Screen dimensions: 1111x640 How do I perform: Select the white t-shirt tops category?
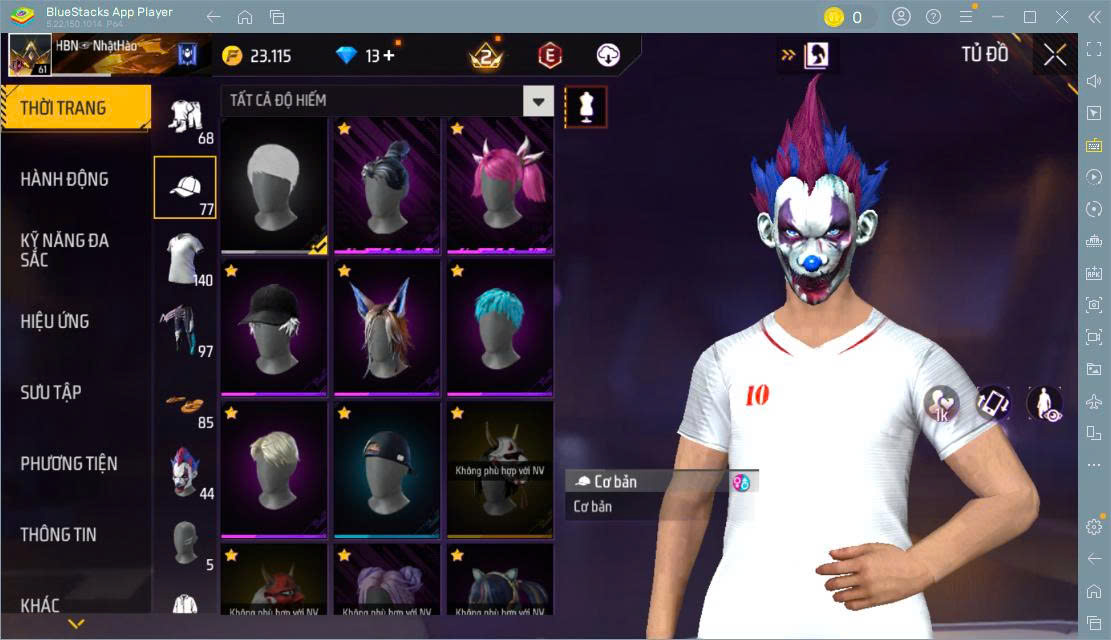[185, 257]
